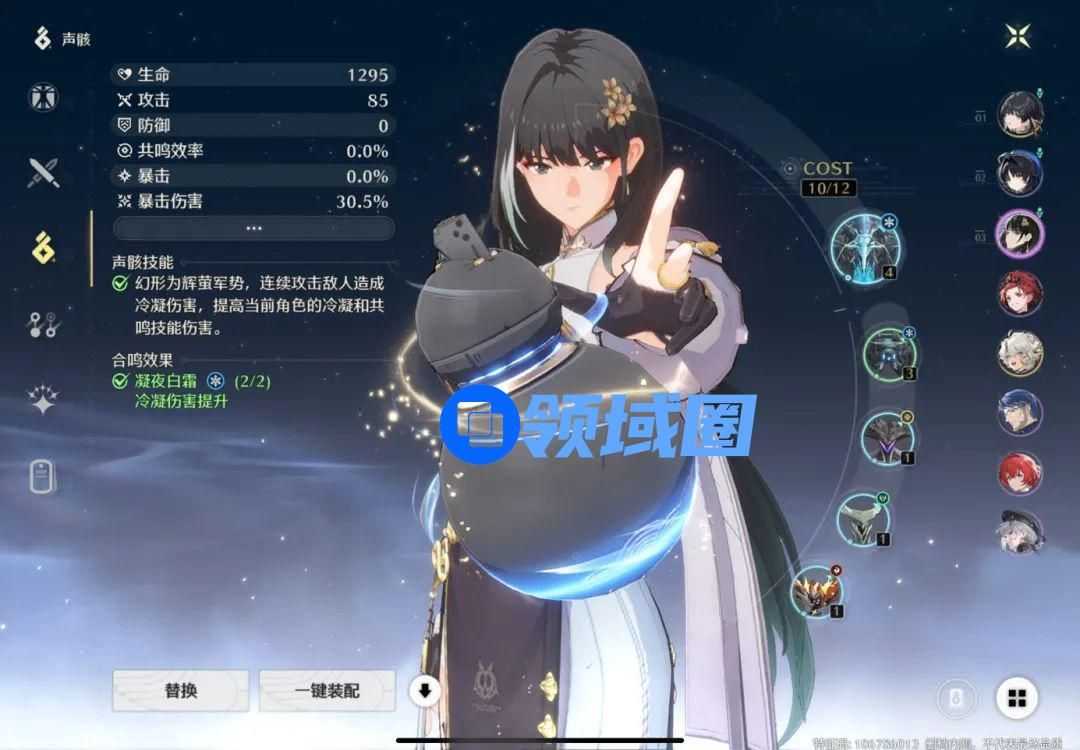This screenshot has width=1080, height=750.
Task: Open the capsule-shaped device tab in the sidebar
Action: click(x=41, y=477)
